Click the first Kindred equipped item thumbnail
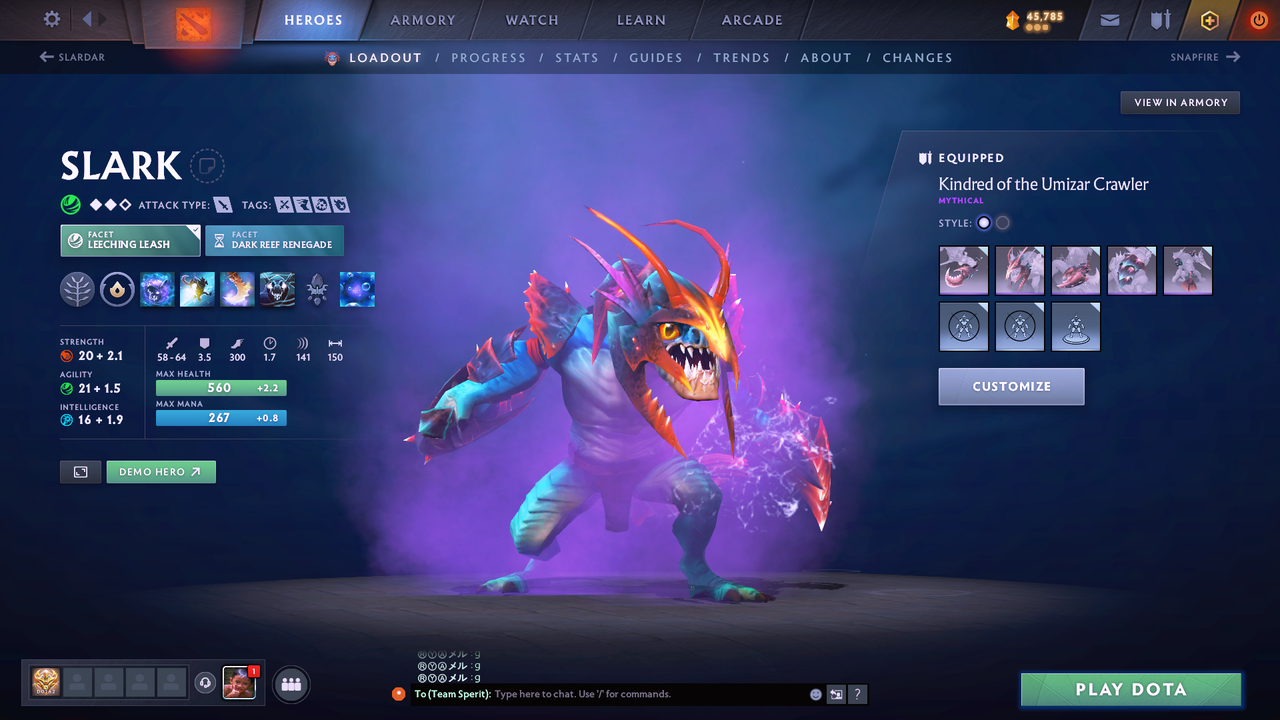 [963, 270]
